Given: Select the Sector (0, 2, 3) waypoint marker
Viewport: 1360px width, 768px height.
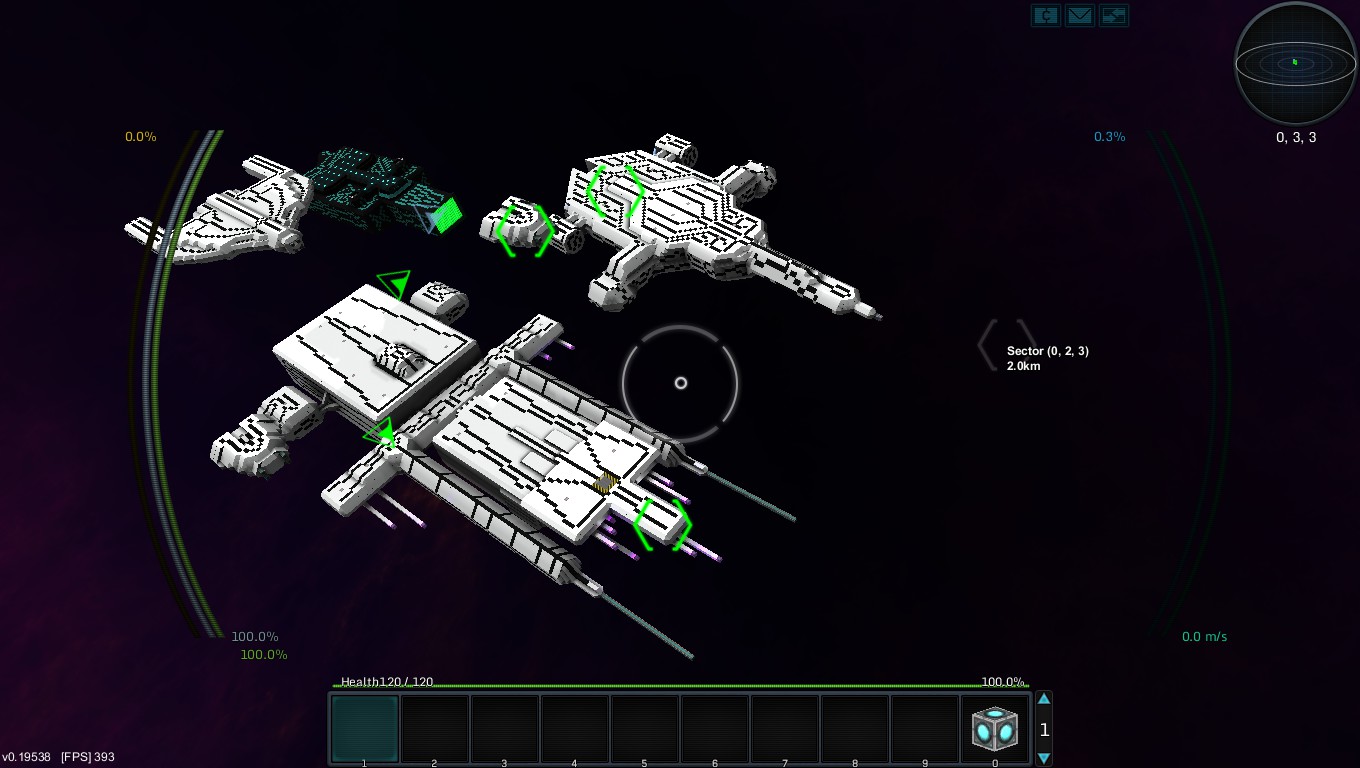Looking at the screenshot, I should pyautogui.click(x=1006, y=345).
